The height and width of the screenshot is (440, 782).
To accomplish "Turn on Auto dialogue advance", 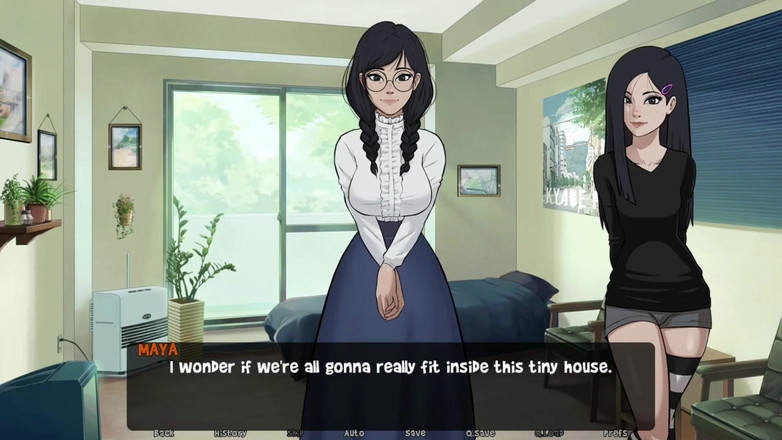I will (x=354, y=433).
